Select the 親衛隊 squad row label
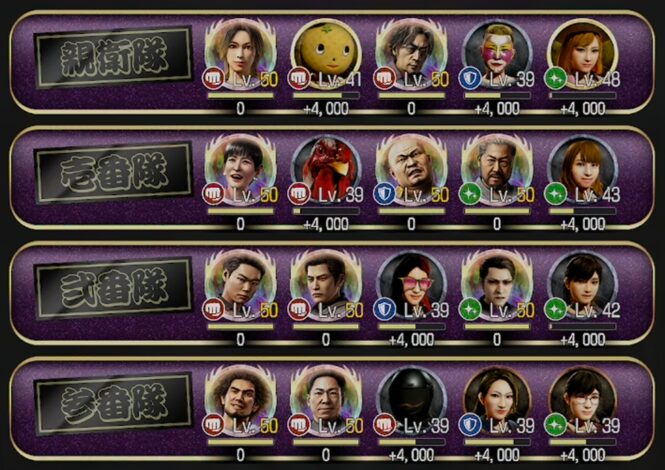The image size is (665, 470). click(112, 57)
